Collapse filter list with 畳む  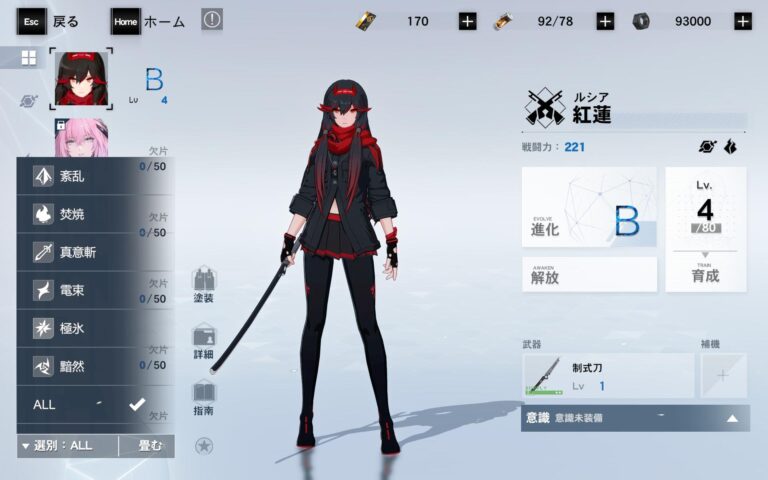click(147, 445)
